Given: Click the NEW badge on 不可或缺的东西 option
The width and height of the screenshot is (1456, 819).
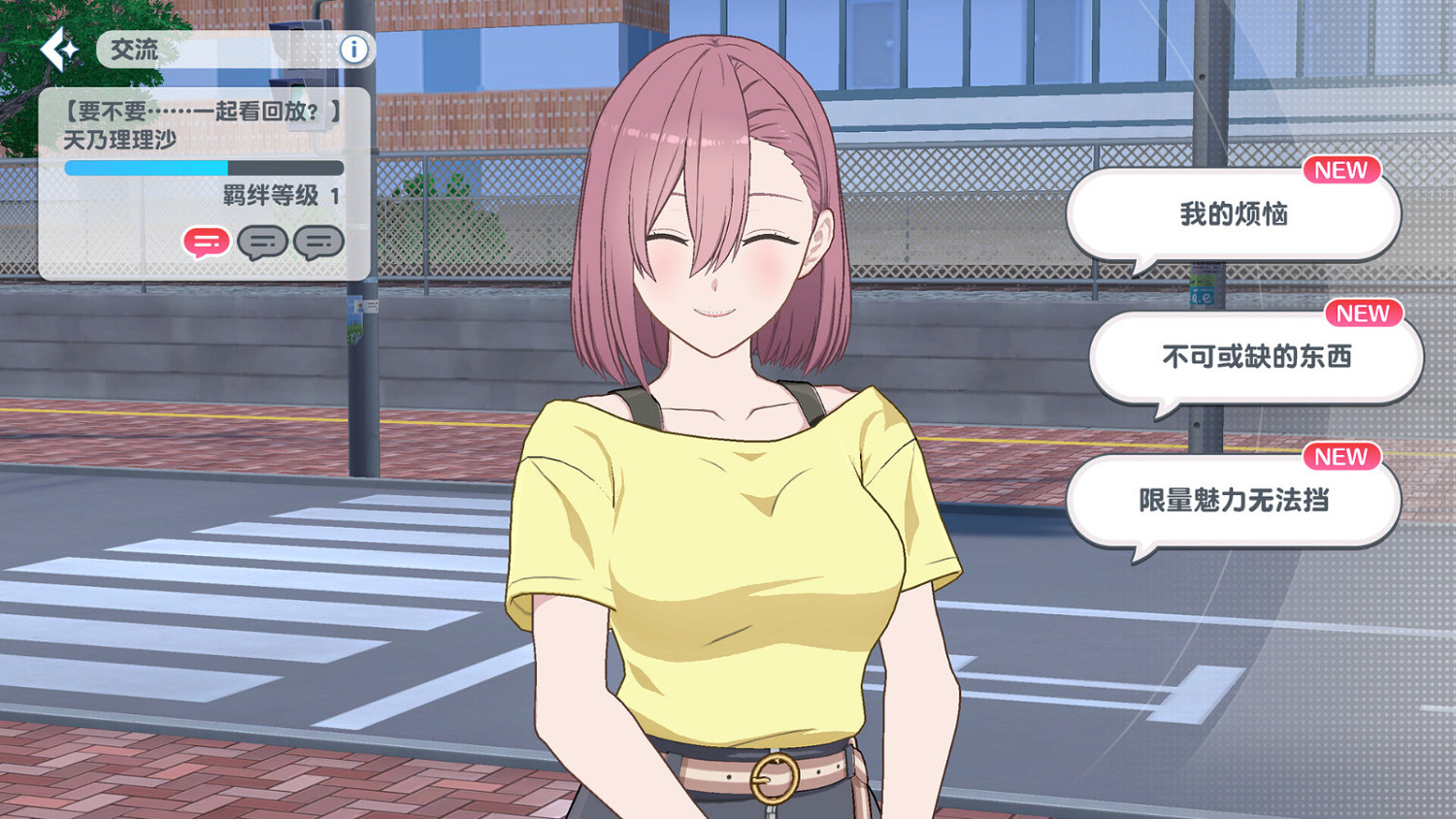Looking at the screenshot, I should click(1364, 313).
